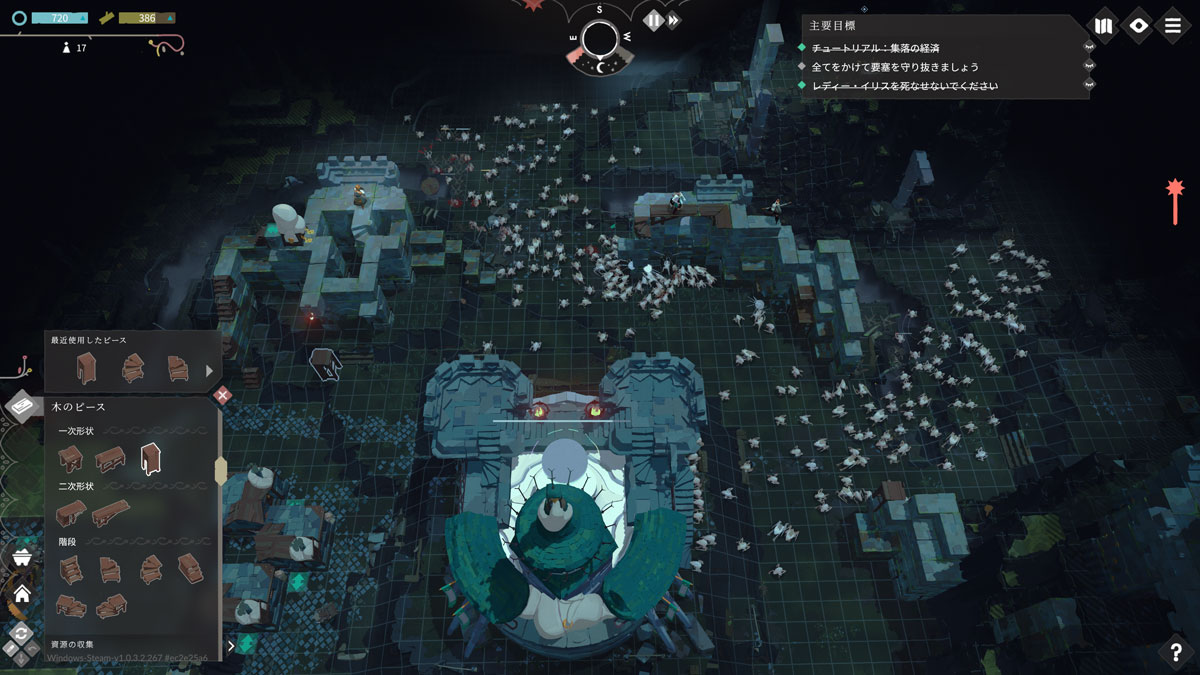Open the map from the folded map icon
Image resolution: width=1200 pixels, height=675 pixels.
click(1104, 25)
